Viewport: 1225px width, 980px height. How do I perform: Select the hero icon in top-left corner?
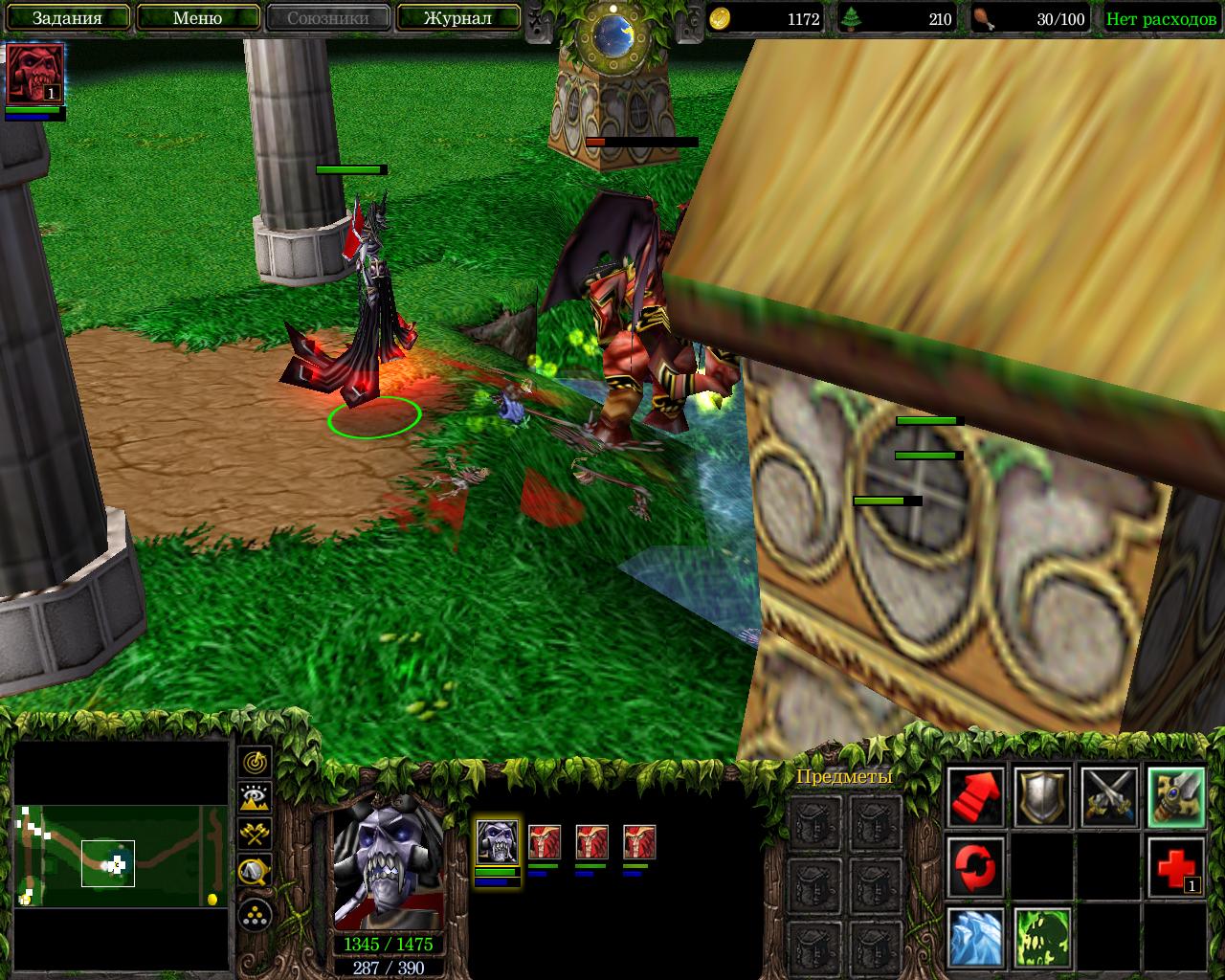(35, 75)
